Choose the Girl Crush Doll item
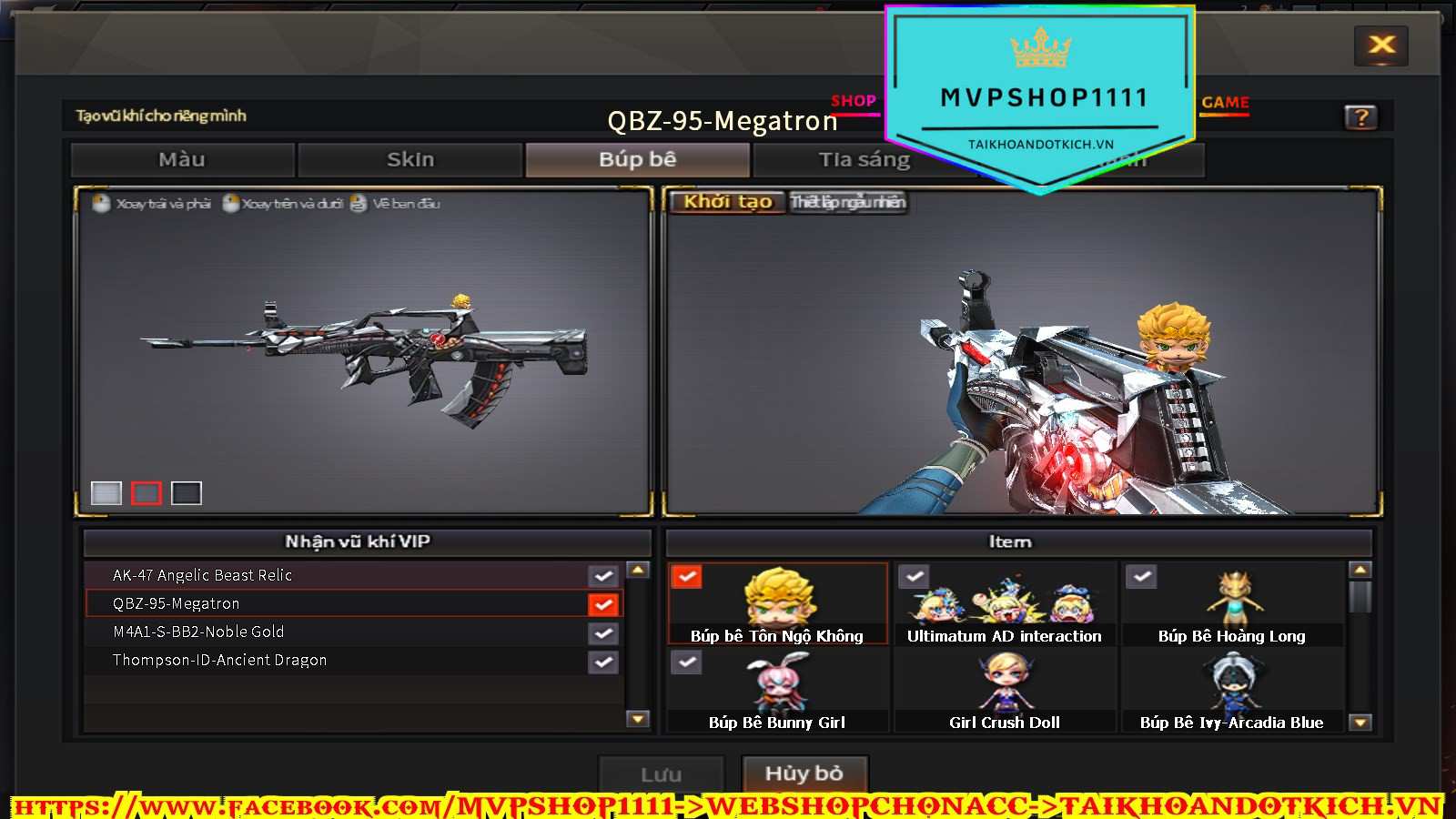Viewport: 1456px width, 819px height. coord(1005,690)
